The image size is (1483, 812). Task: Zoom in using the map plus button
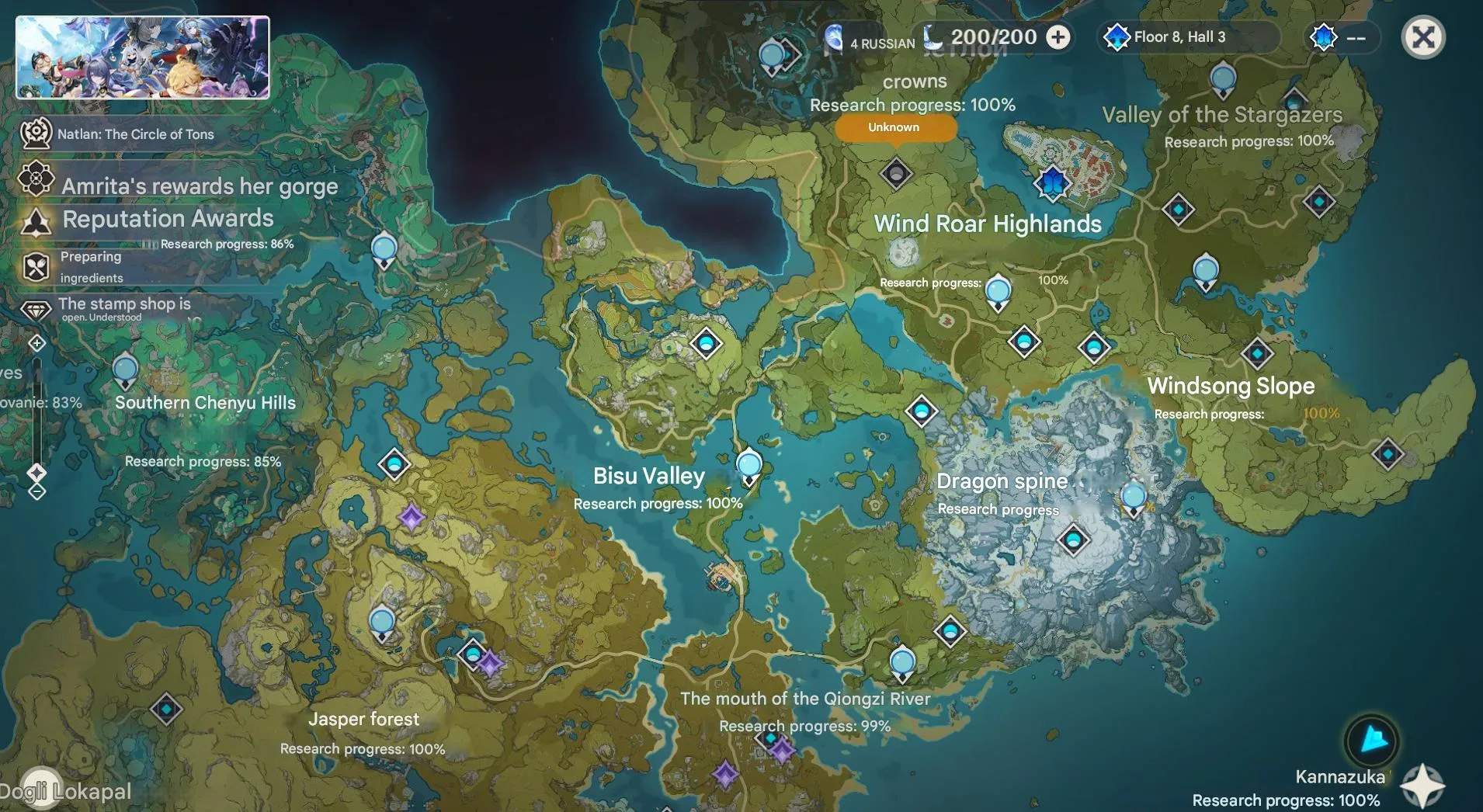pyautogui.click(x=37, y=343)
